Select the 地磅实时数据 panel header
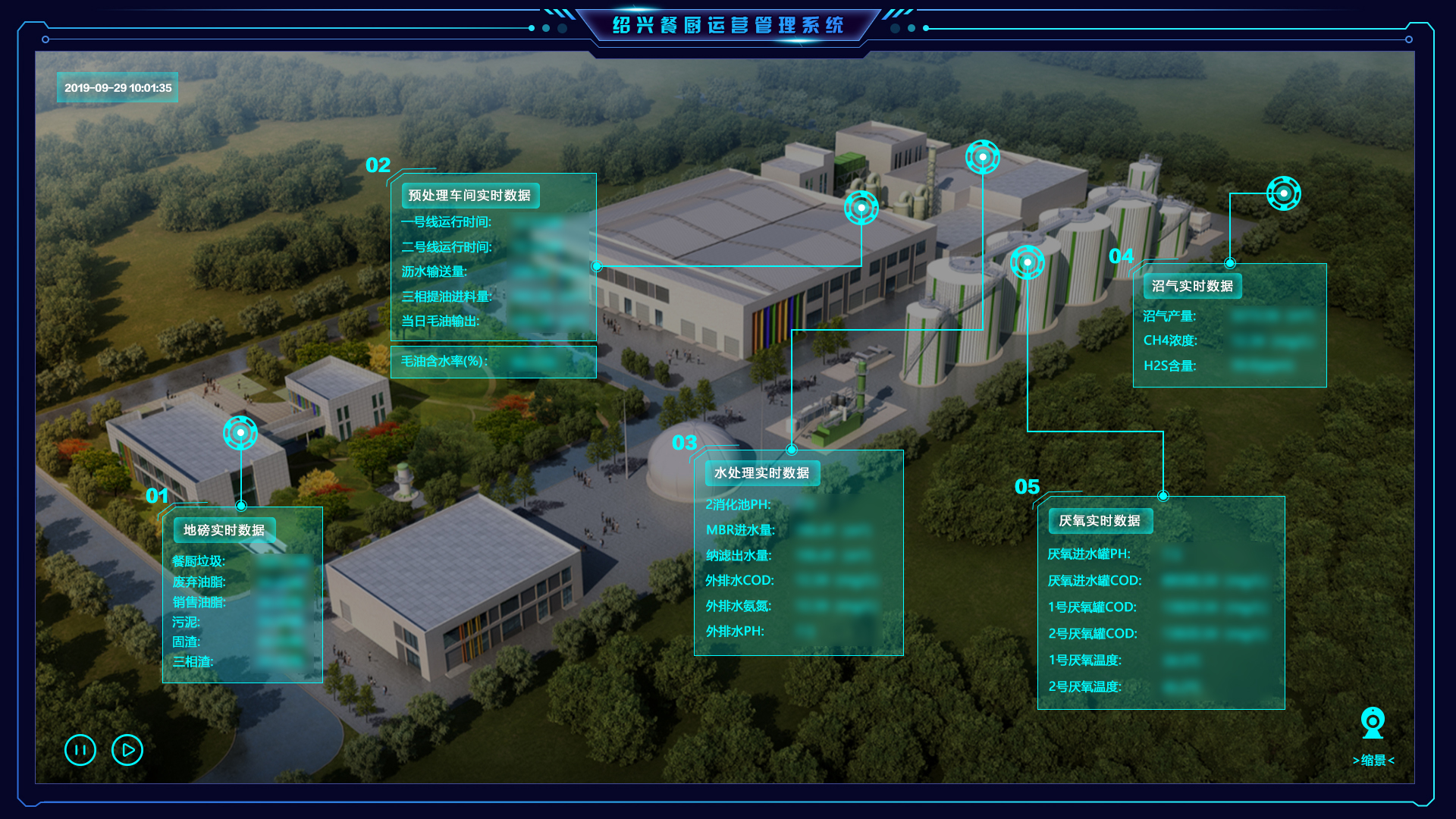The width and height of the screenshot is (1456, 819). coord(224,530)
